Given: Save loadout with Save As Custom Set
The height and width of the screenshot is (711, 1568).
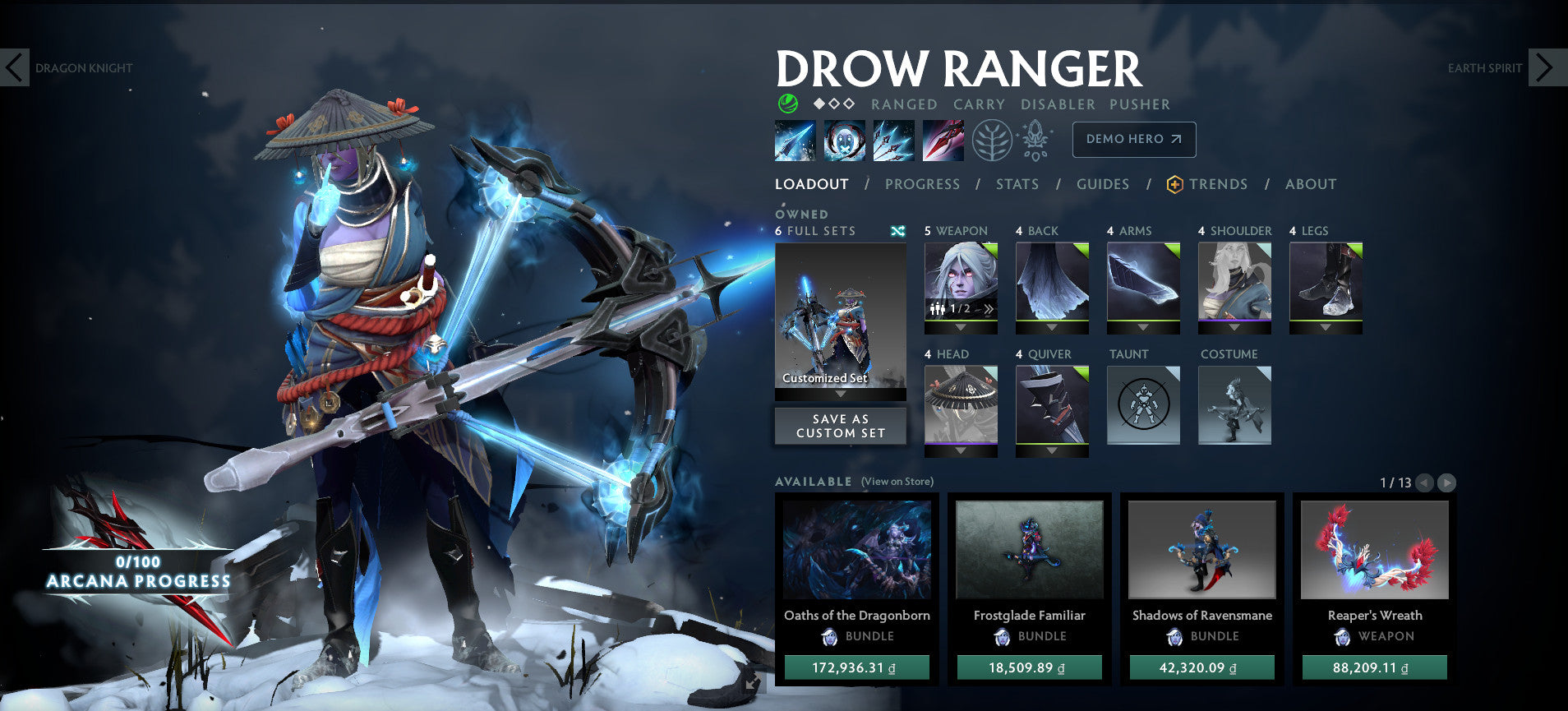Looking at the screenshot, I should tap(839, 425).
